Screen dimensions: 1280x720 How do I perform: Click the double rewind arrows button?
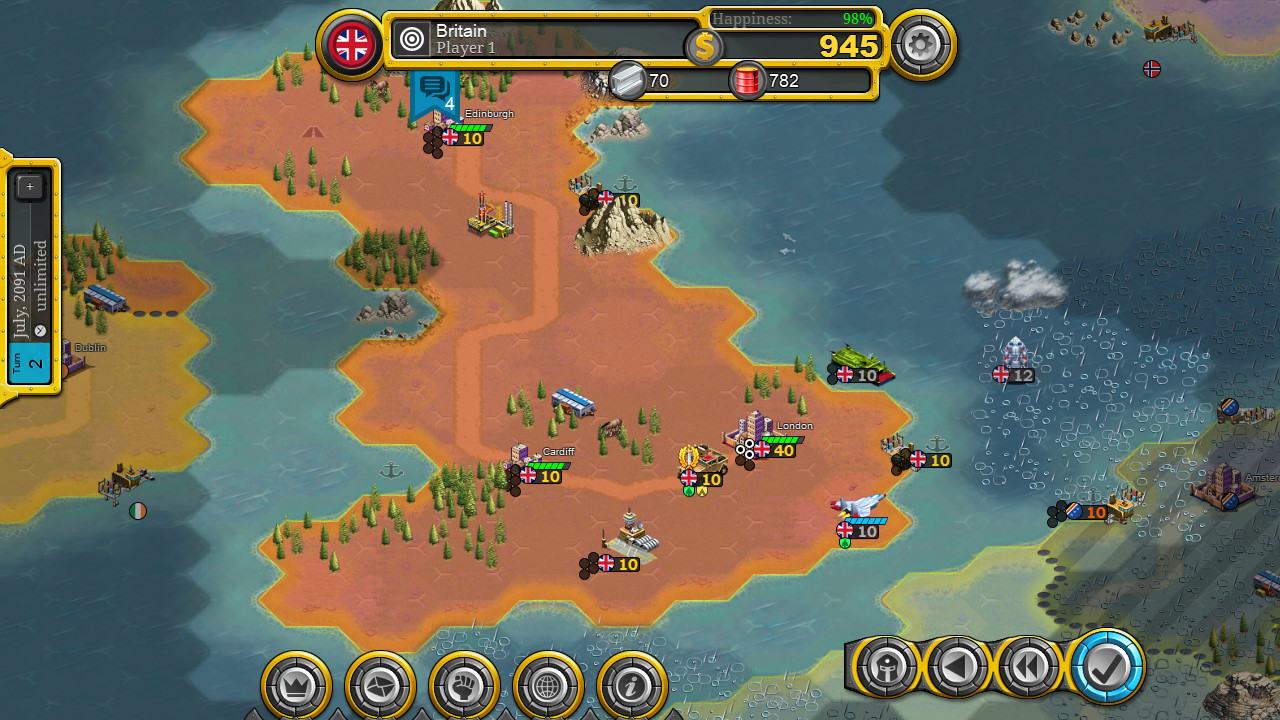coord(1029,666)
